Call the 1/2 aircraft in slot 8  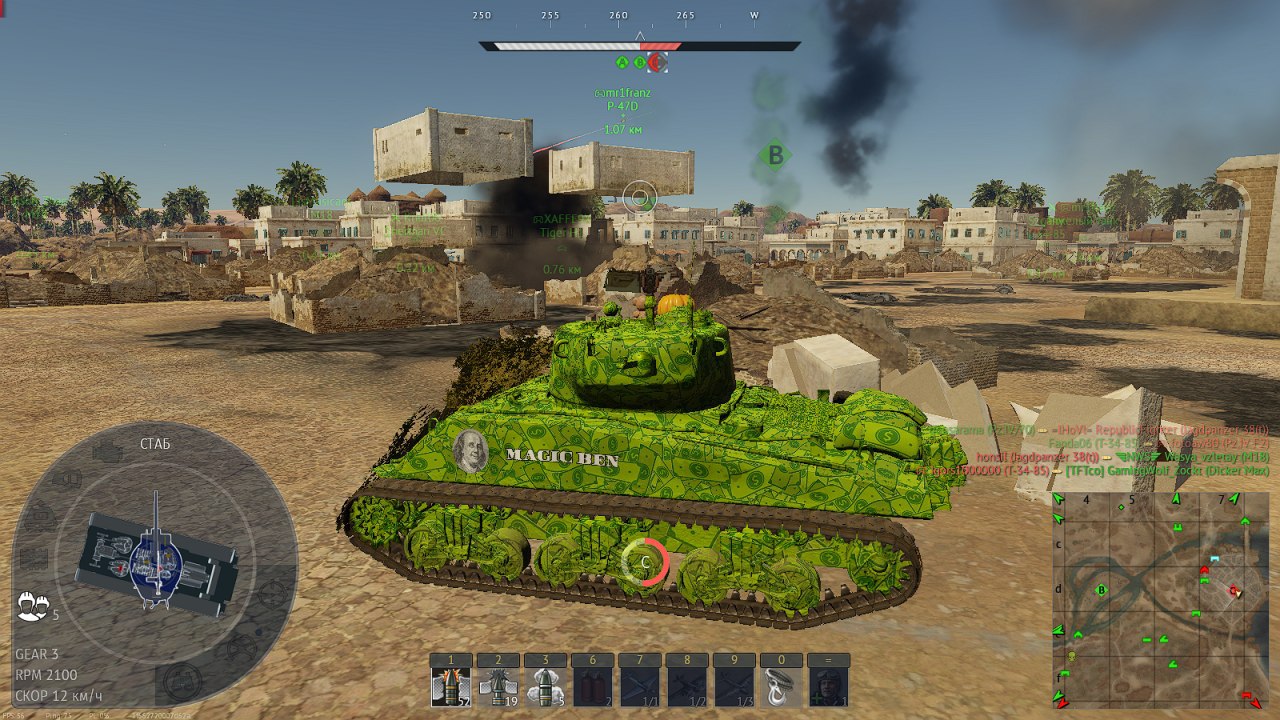(x=685, y=687)
